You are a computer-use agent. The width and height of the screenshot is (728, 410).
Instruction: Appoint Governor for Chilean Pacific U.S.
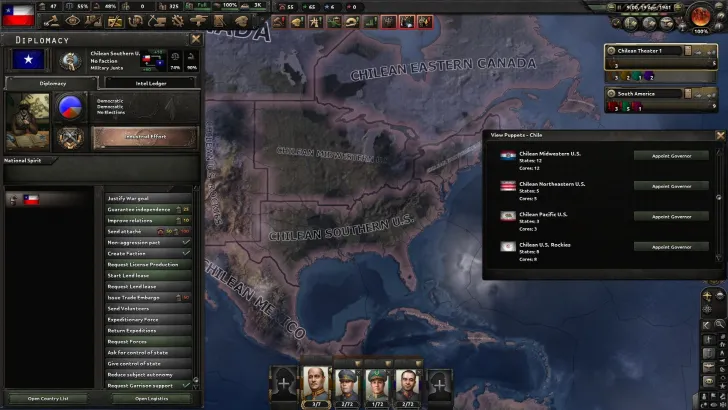pyautogui.click(x=671, y=216)
